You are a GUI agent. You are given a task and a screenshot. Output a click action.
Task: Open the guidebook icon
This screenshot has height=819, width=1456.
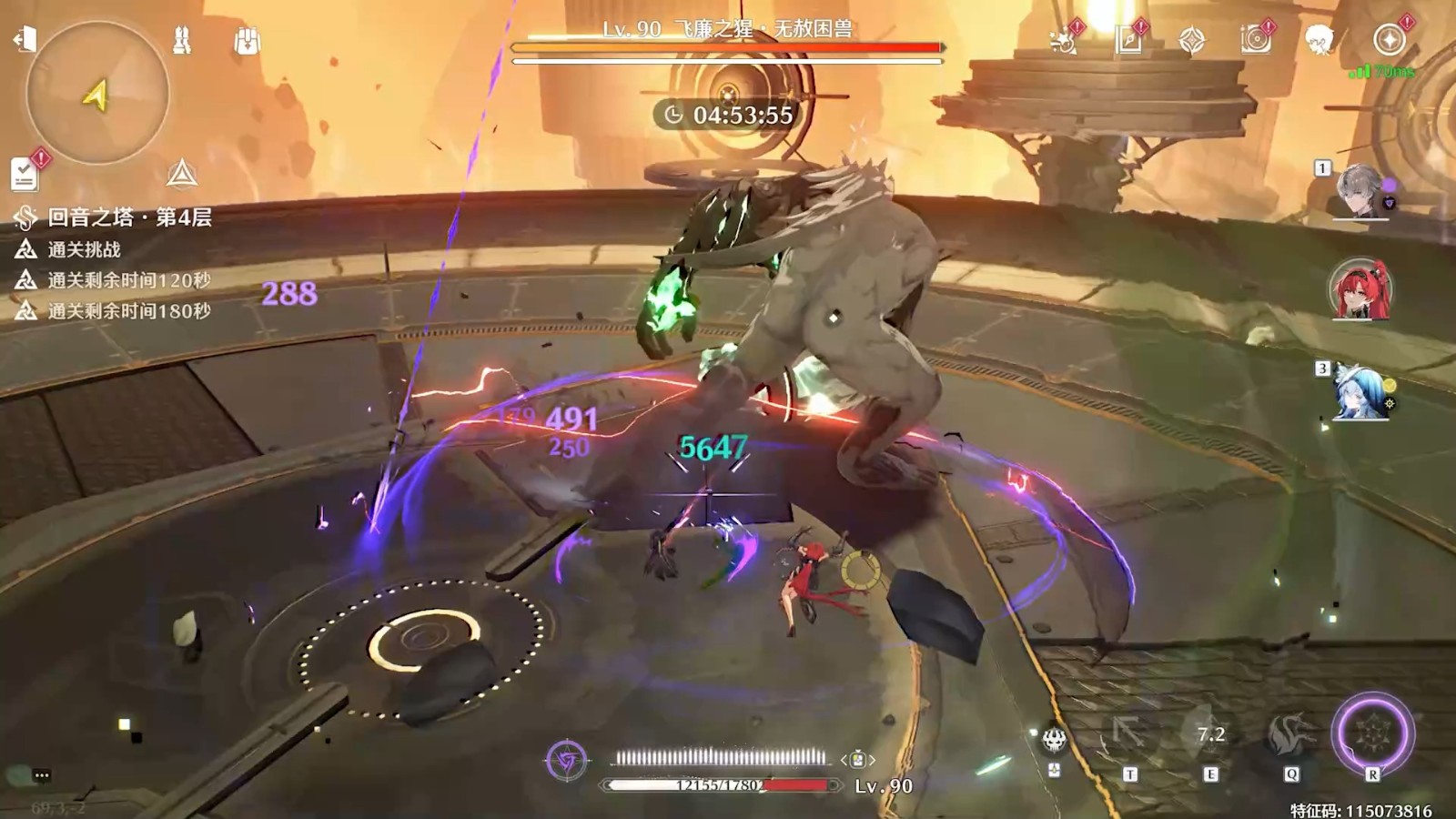1128,40
